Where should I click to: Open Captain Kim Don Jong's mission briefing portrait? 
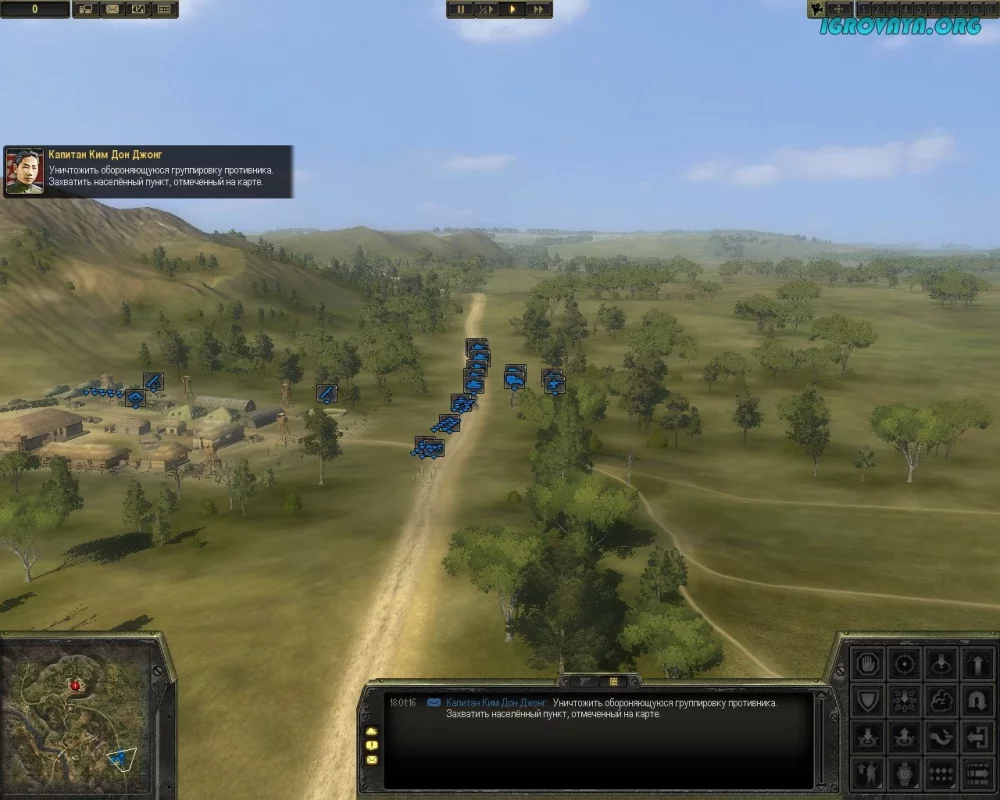point(25,171)
